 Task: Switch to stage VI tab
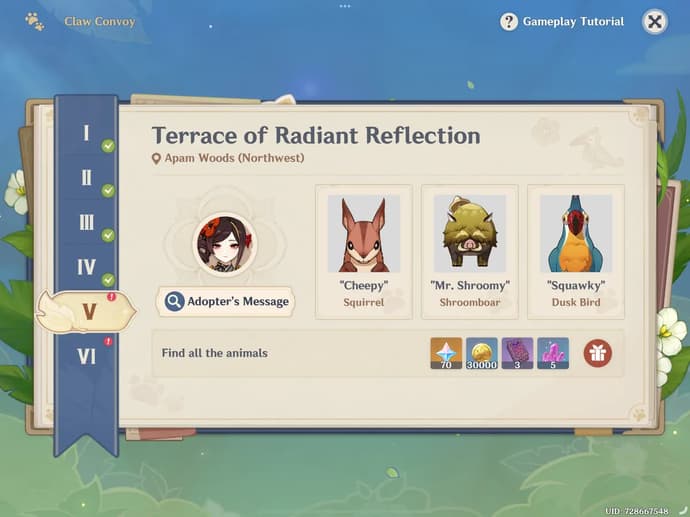click(87, 355)
